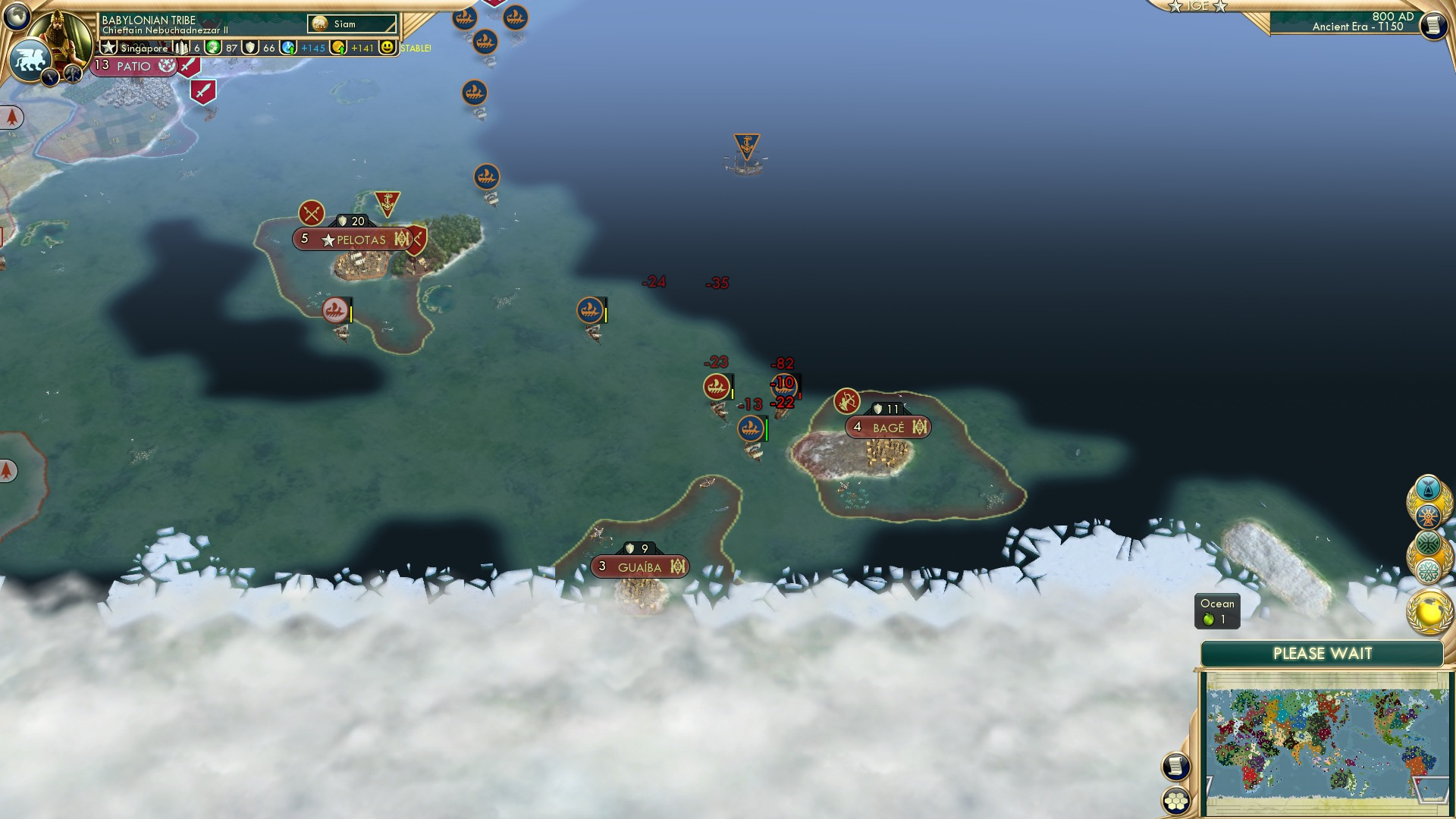Select the combat notification icon beside Bagé
Viewport: 1456px width, 819px height.
848,400
